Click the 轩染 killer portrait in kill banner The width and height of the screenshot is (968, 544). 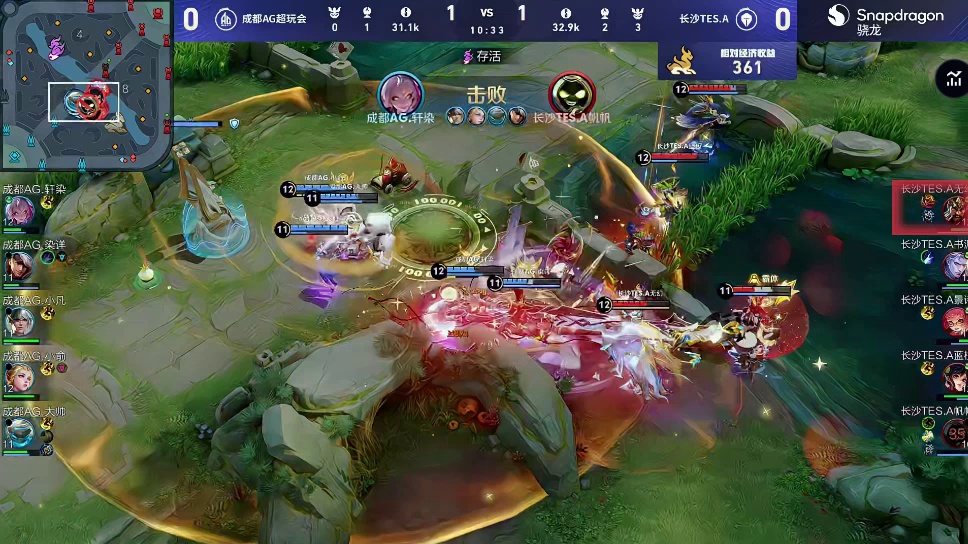(x=400, y=93)
